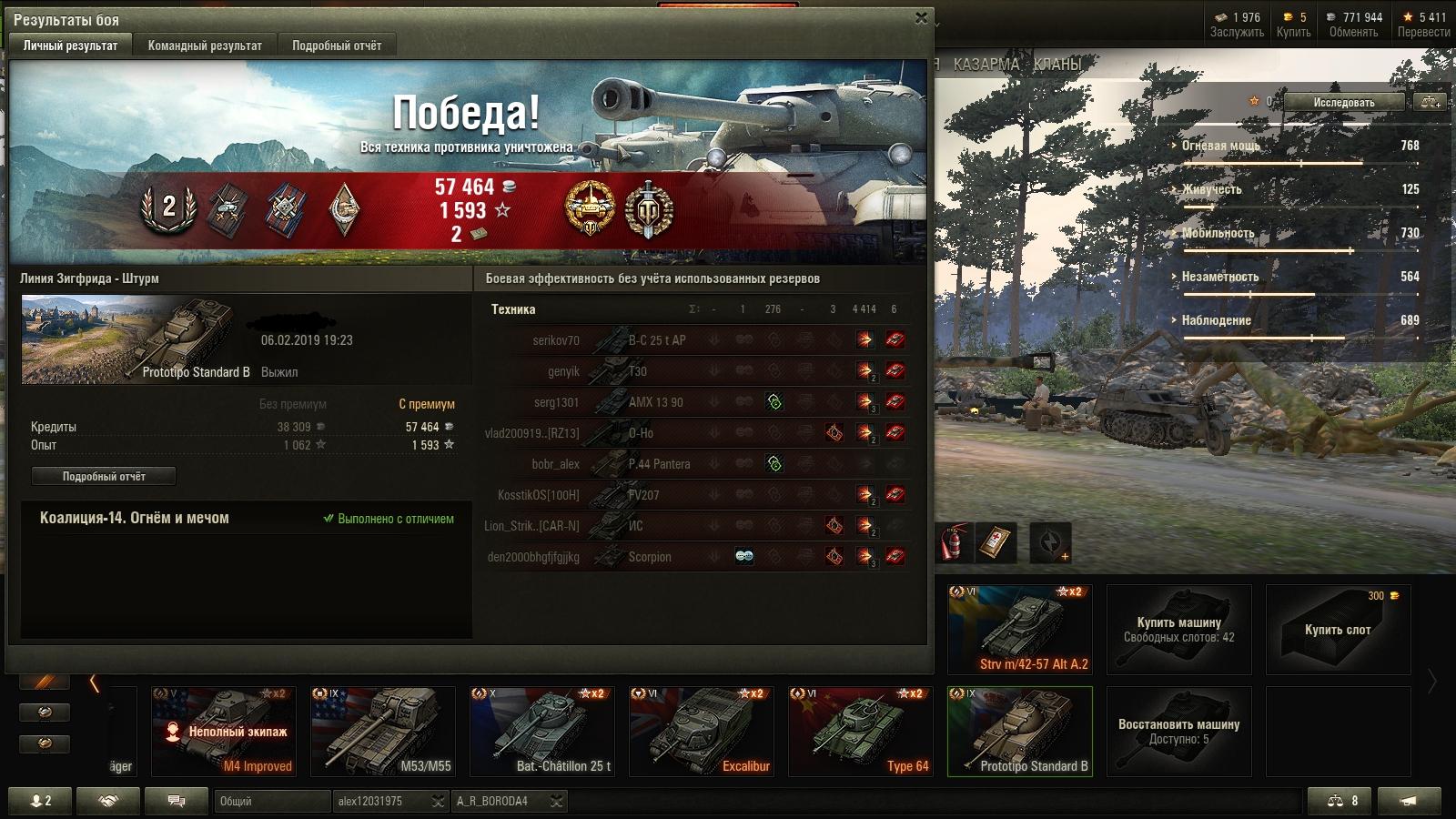Buy a new slot via Купить слот
The width and height of the screenshot is (1456, 819).
pos(1338,629)
